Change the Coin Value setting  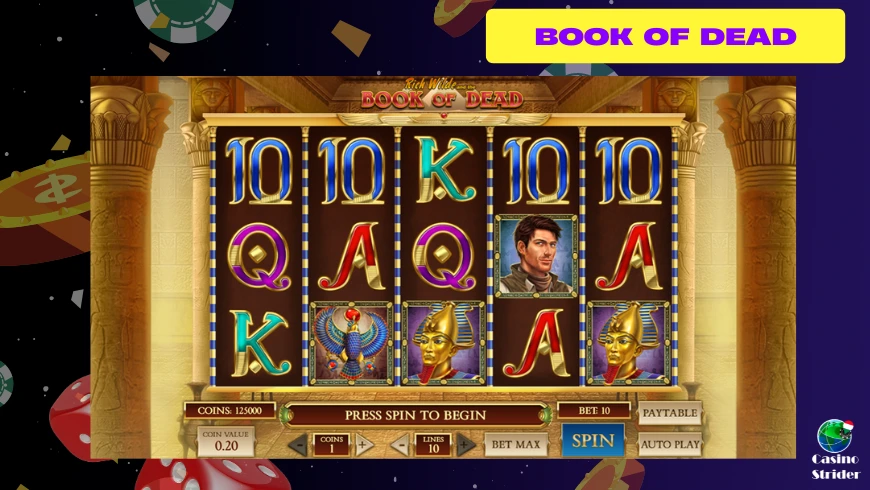tap(226, 441)
